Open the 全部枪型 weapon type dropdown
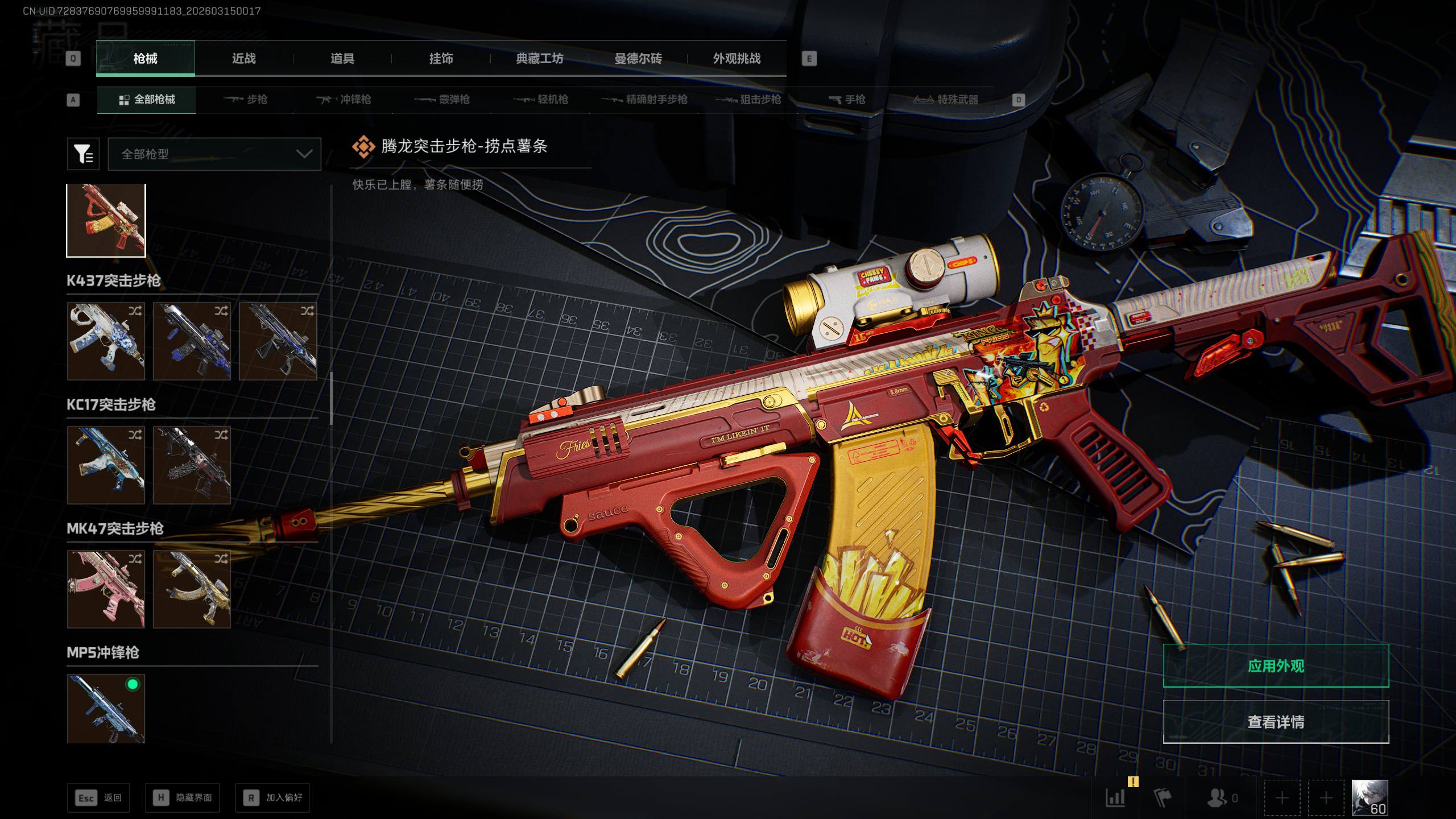1456x819 pixels. point(214,154)
